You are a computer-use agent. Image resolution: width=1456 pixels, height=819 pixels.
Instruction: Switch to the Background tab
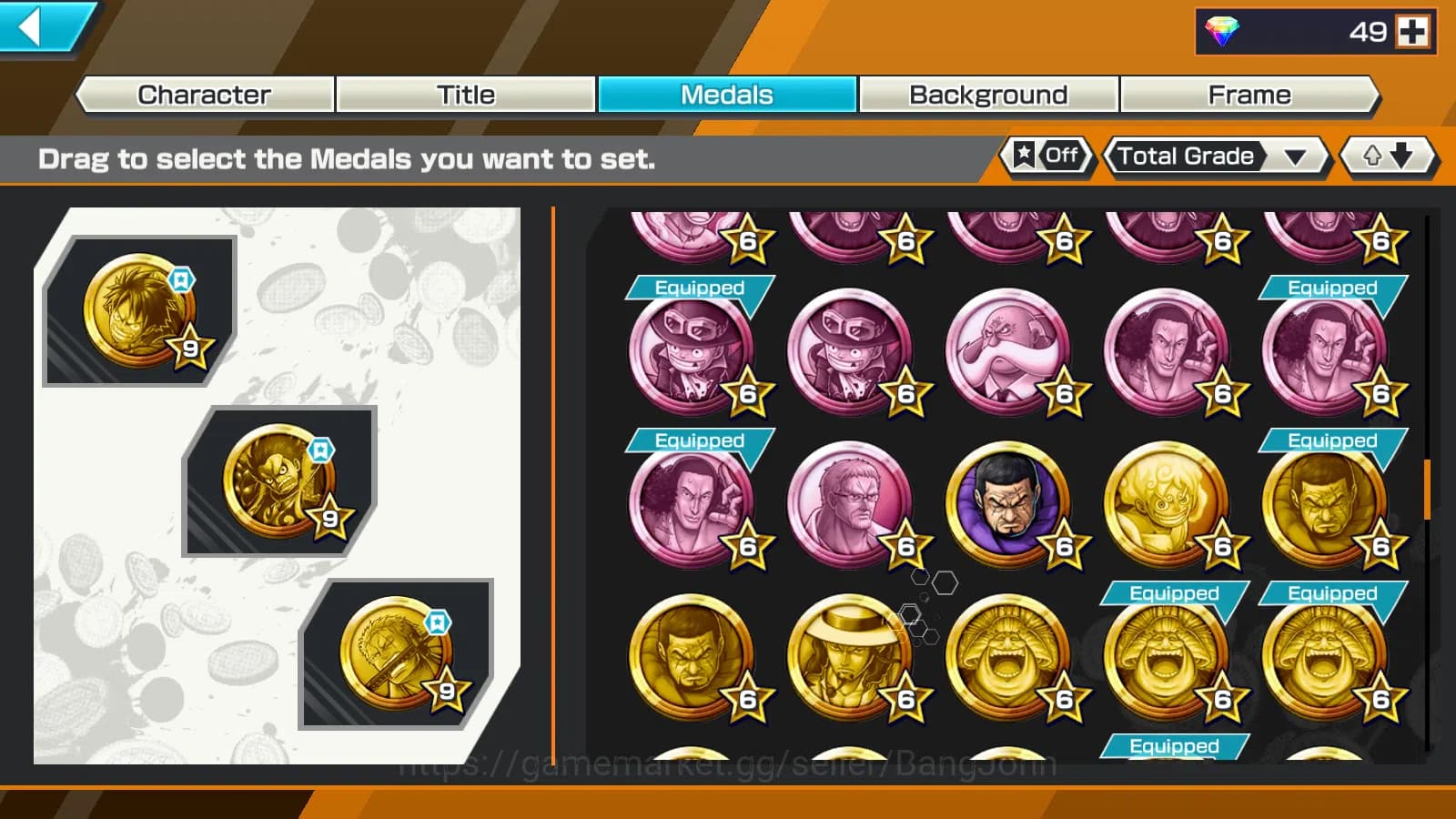(987, 94)
